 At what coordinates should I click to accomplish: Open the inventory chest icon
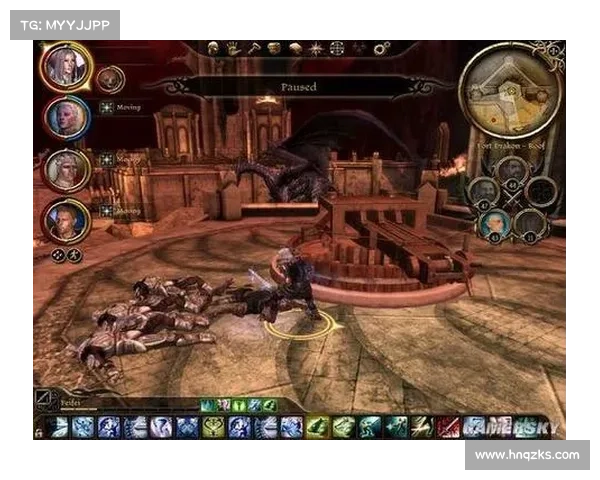274,48
